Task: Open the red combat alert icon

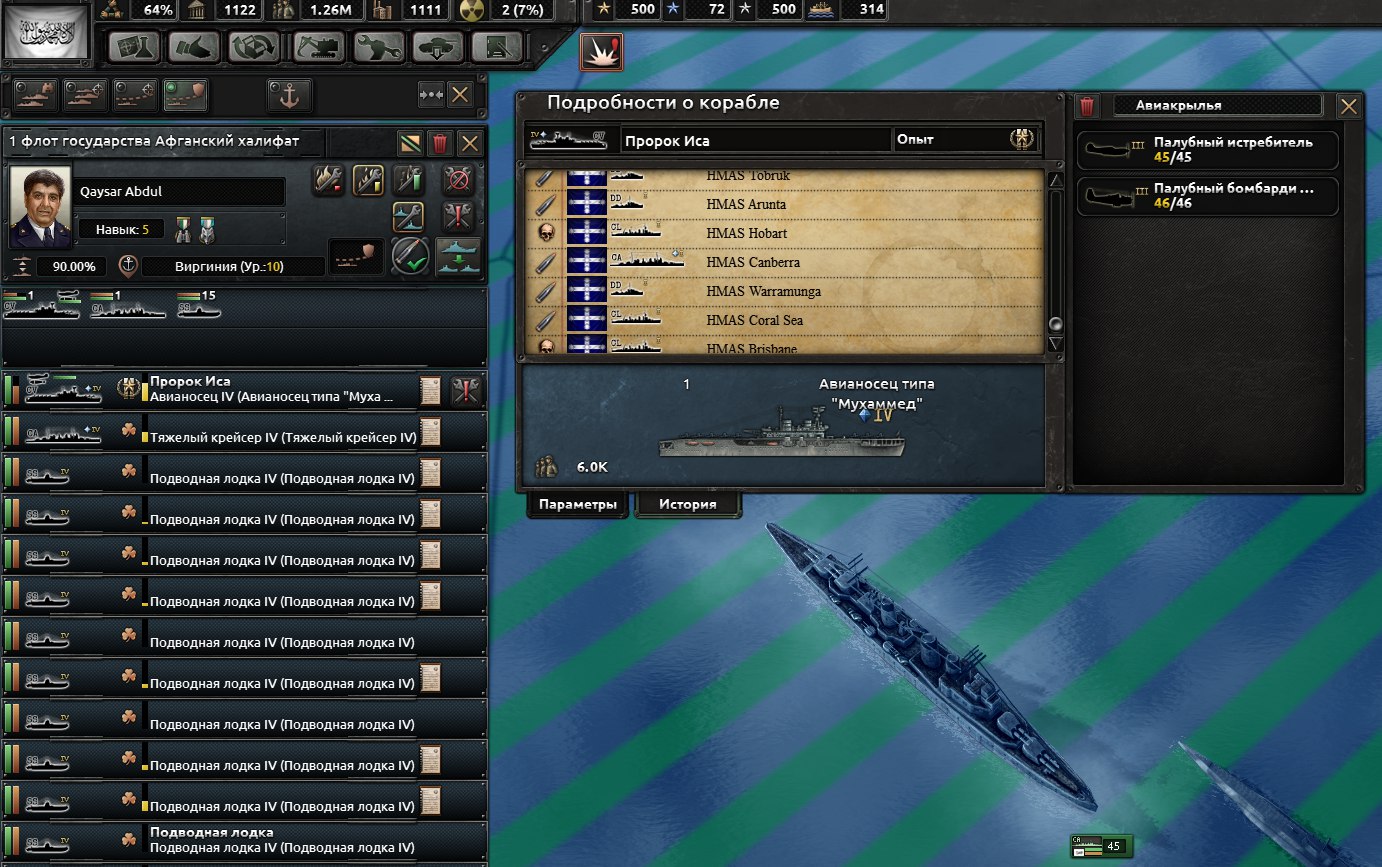Action: (x=601, y=52)
